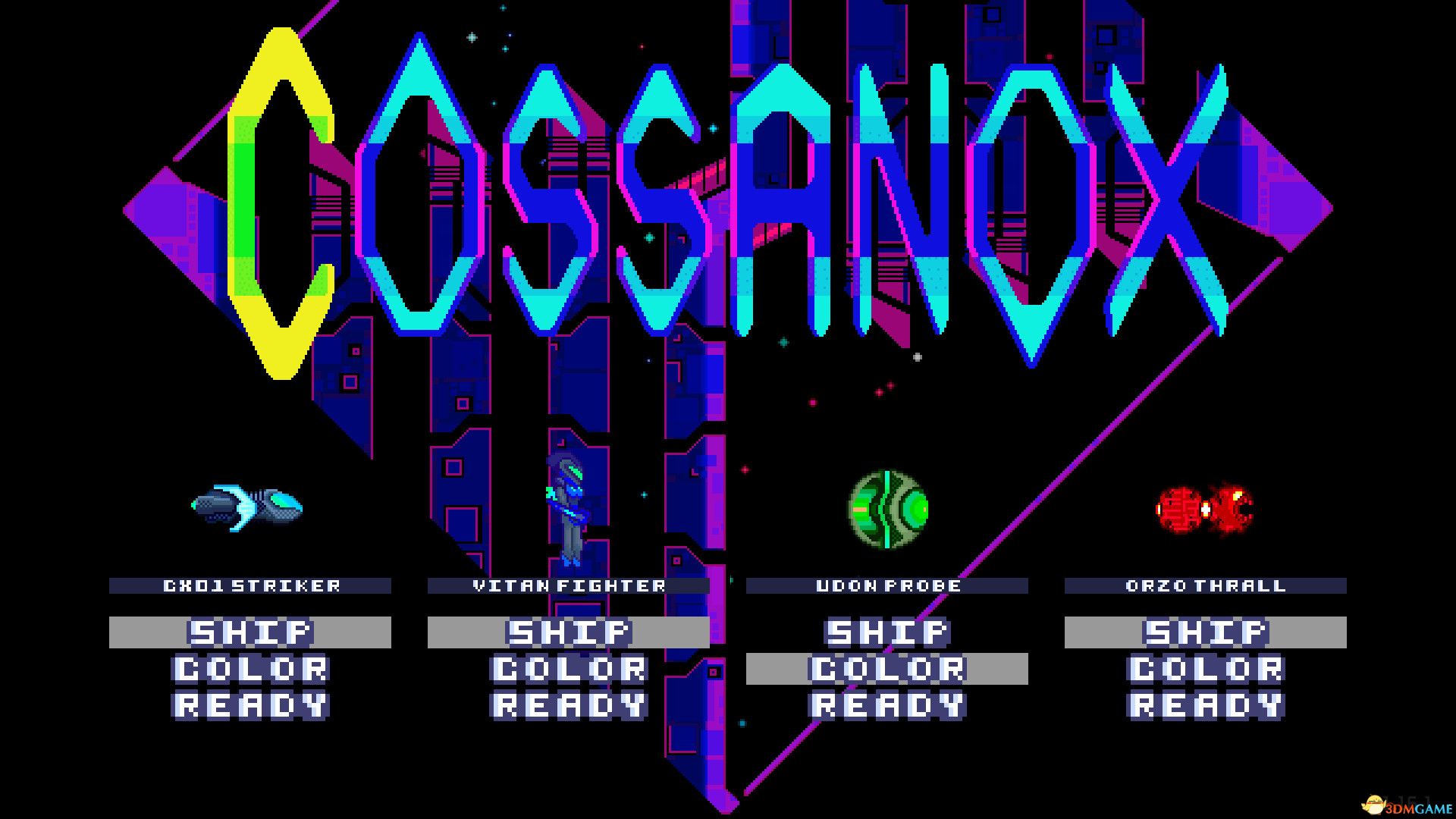Image resolution: width=1456 pixels, height=819 pixels.
Task: Open color selection for Udon Probe
Action: tap(887, 668)
